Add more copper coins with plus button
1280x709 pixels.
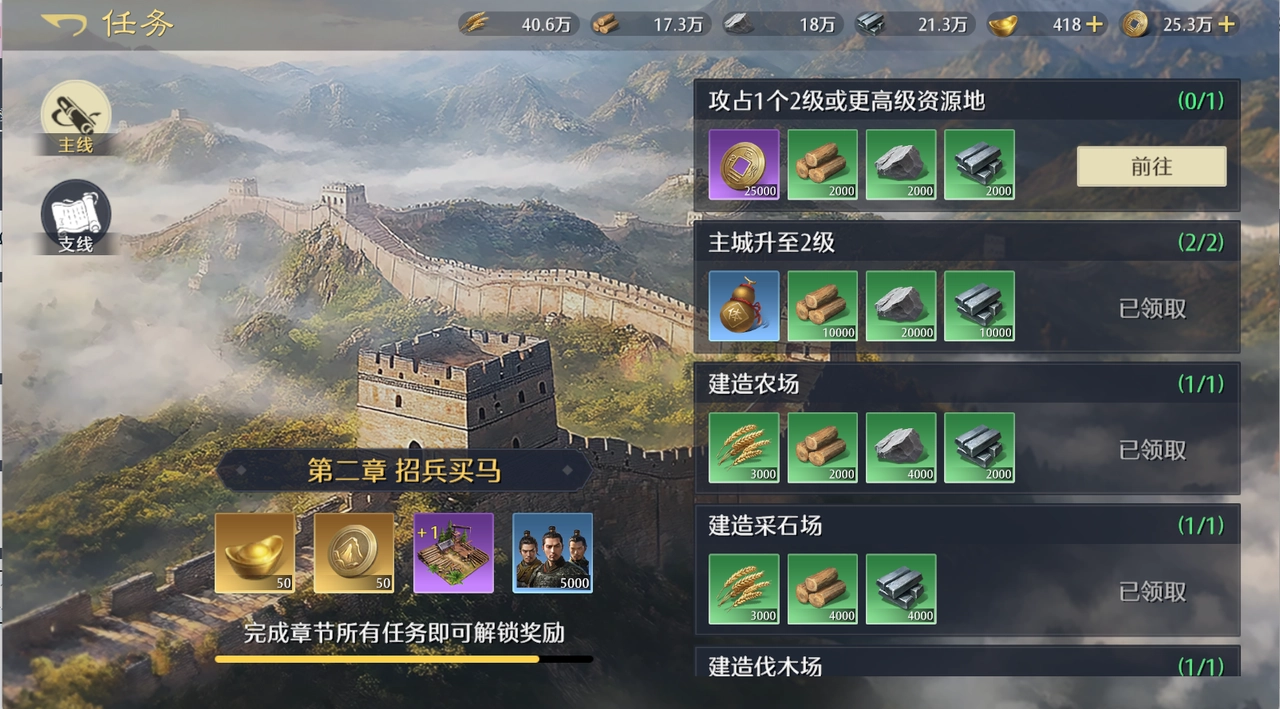1226,25
